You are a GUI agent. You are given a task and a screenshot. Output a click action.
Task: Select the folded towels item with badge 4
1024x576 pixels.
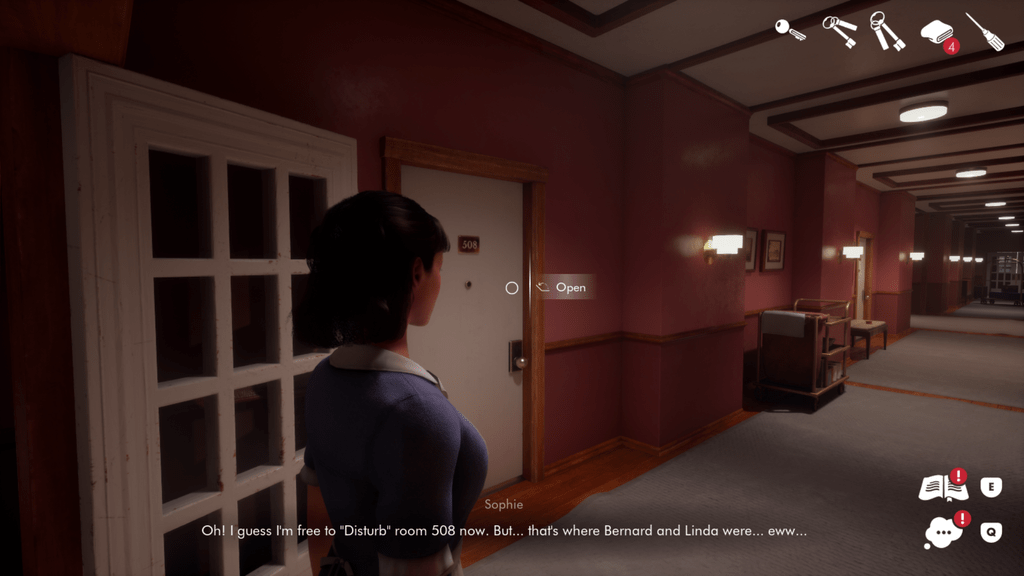click(937, 32)
